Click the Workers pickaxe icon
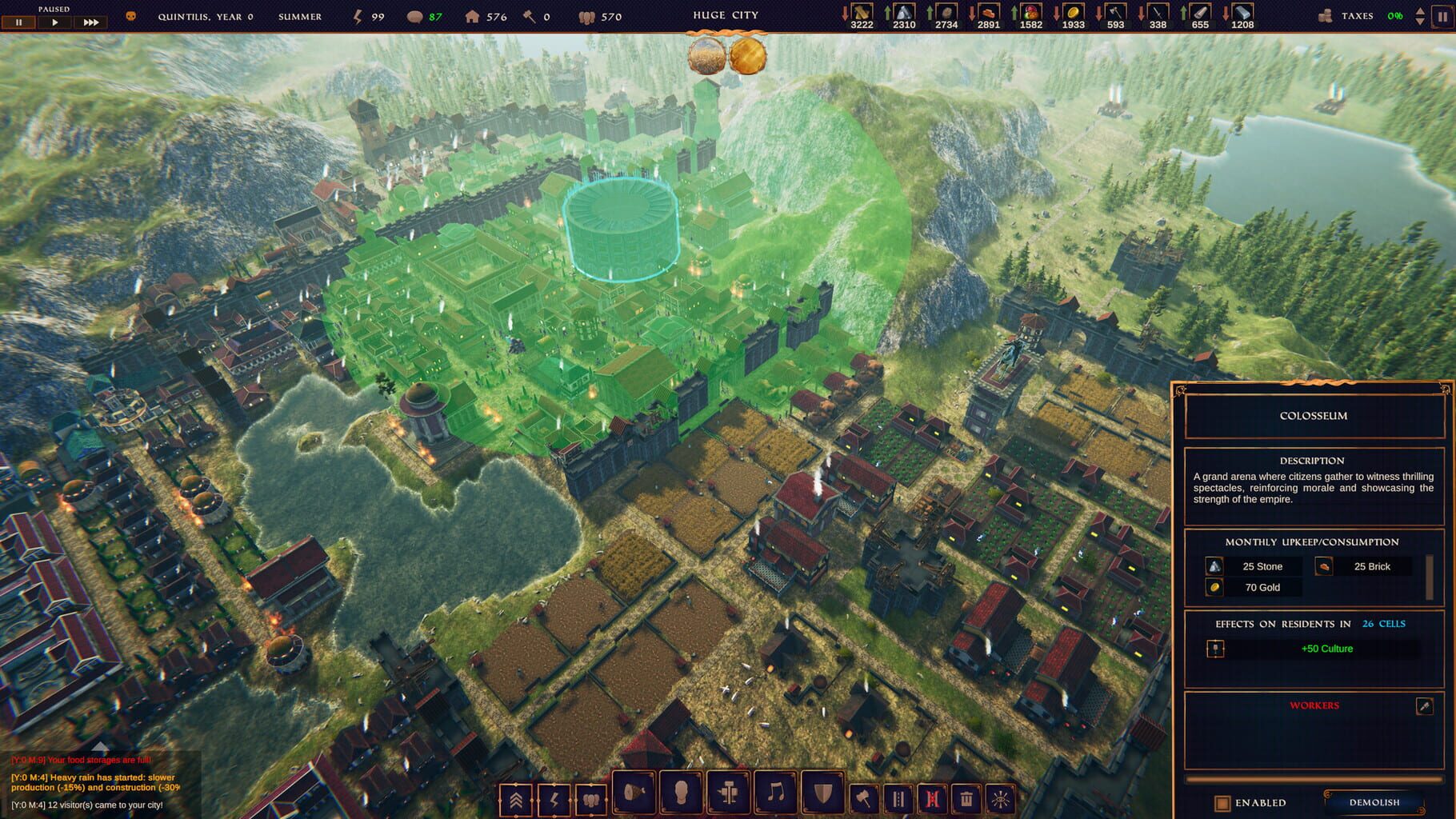This screenshot has width=1456, height=819. [1424, 707]
